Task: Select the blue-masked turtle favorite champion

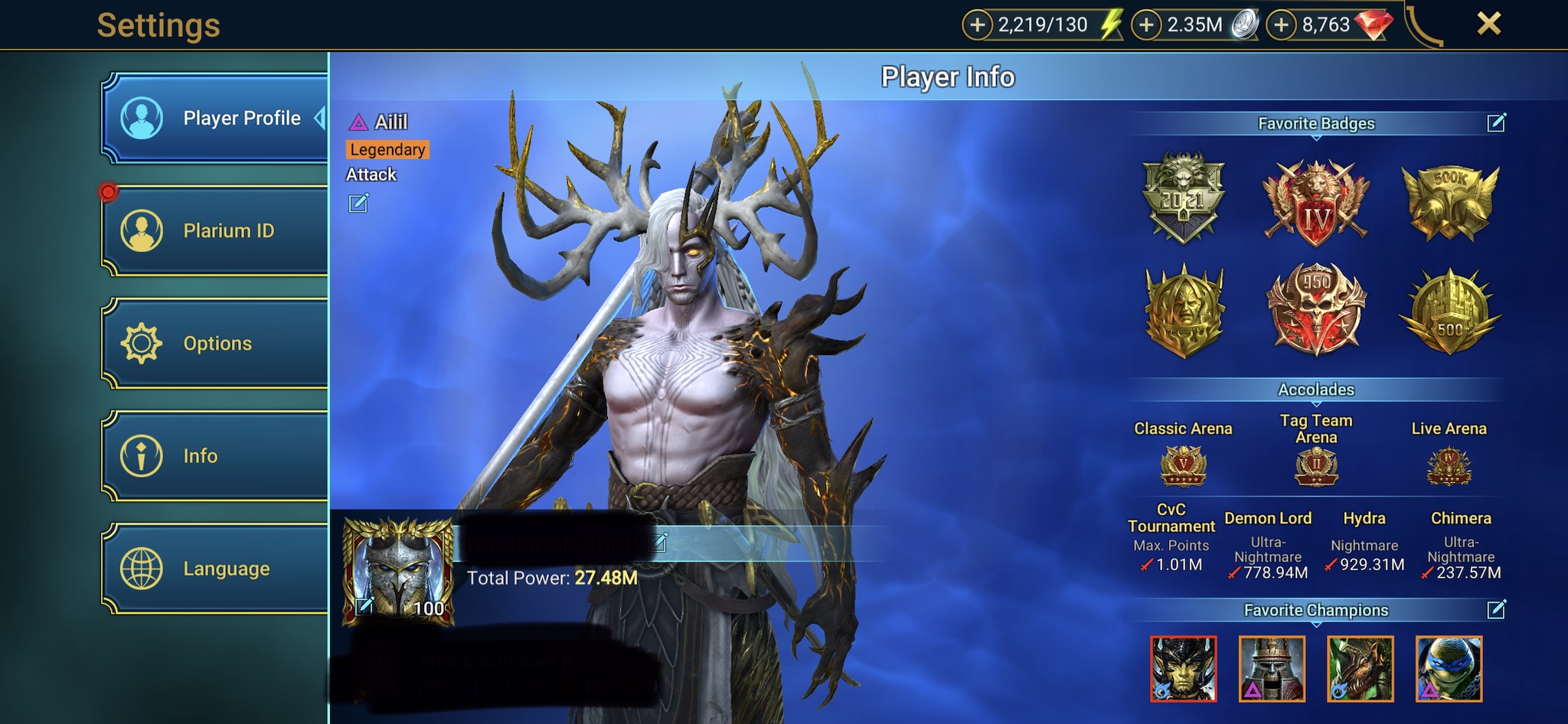Action: (1449, 669)
